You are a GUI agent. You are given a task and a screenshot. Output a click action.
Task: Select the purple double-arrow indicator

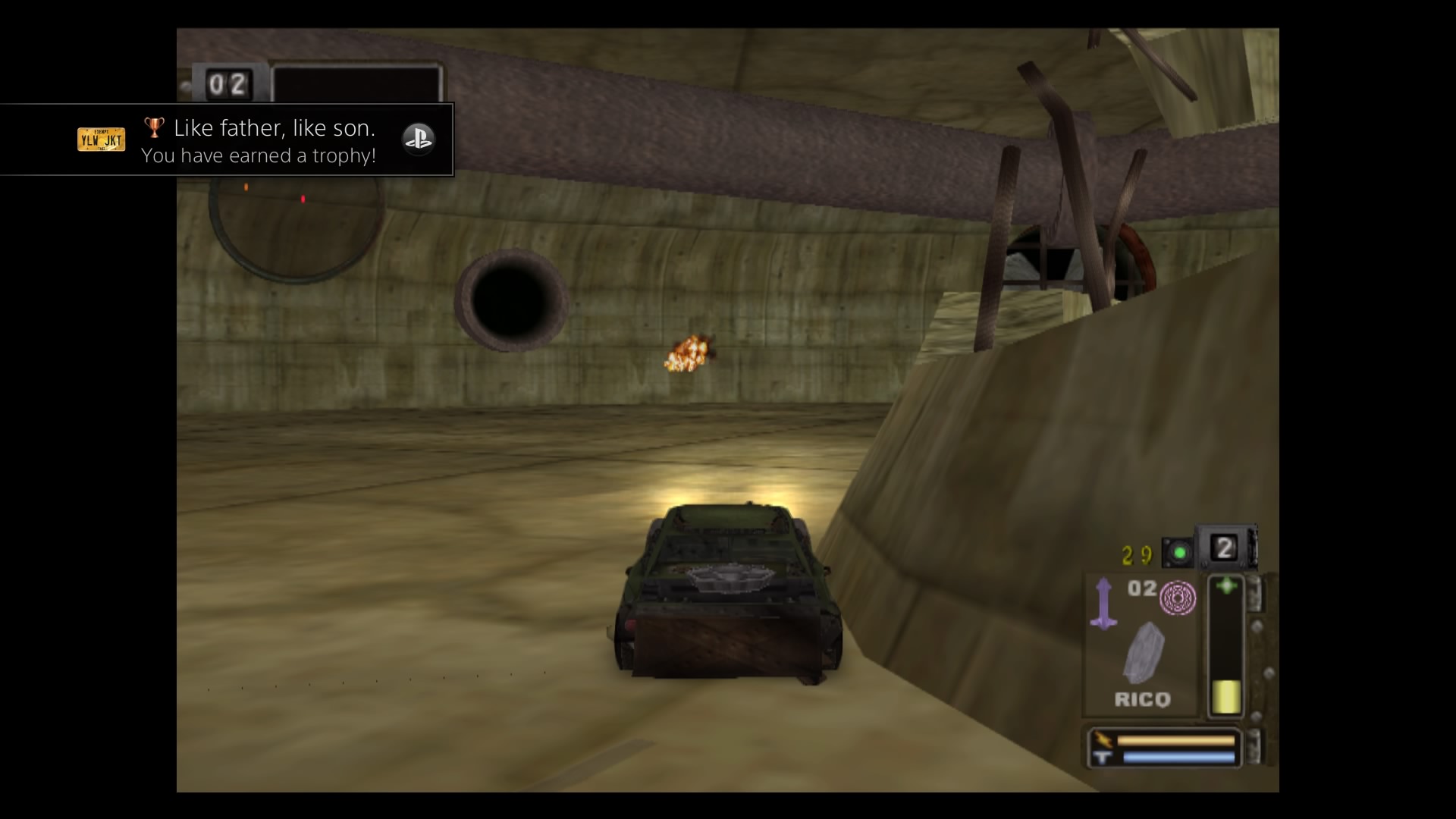point(1103,601)
